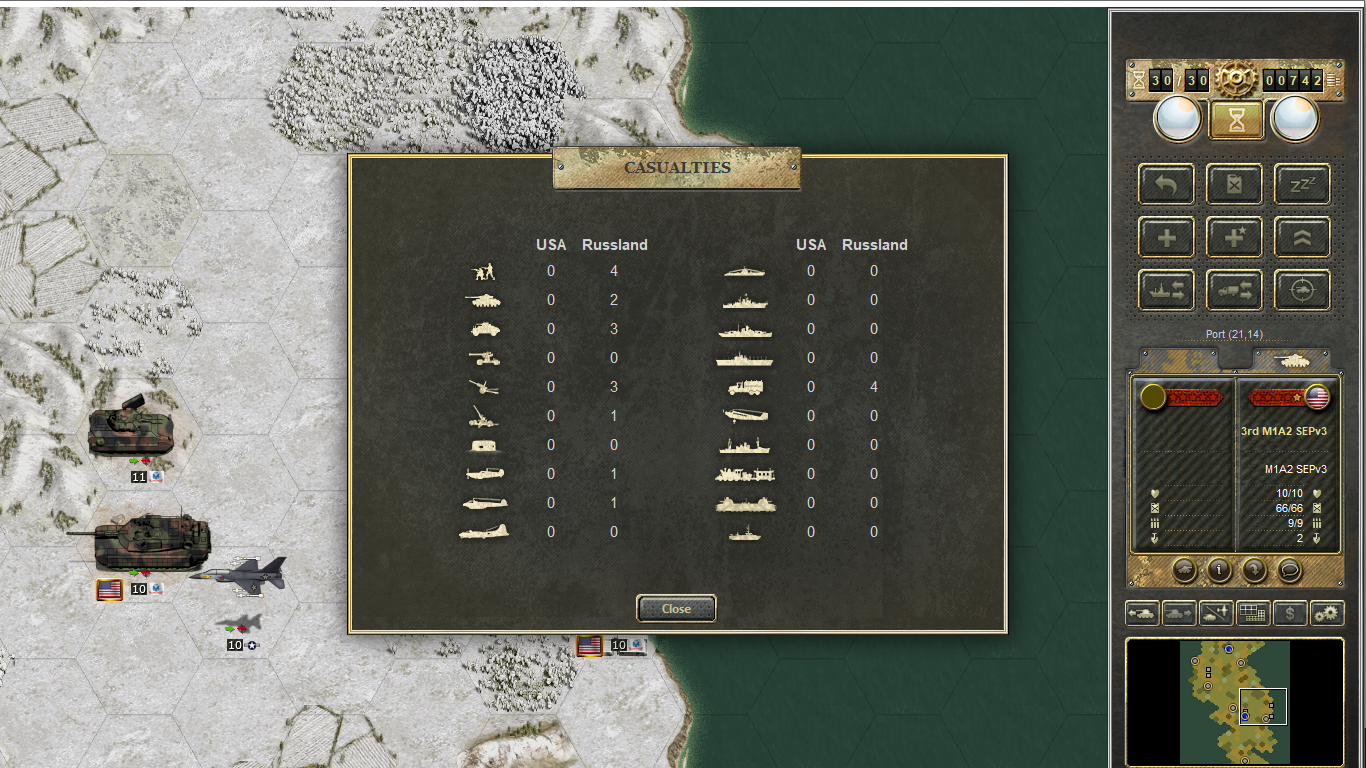This screenshot has width=1366, height=768.
Task: Switch to the tank unit tab
Action: coord(1291,359)
